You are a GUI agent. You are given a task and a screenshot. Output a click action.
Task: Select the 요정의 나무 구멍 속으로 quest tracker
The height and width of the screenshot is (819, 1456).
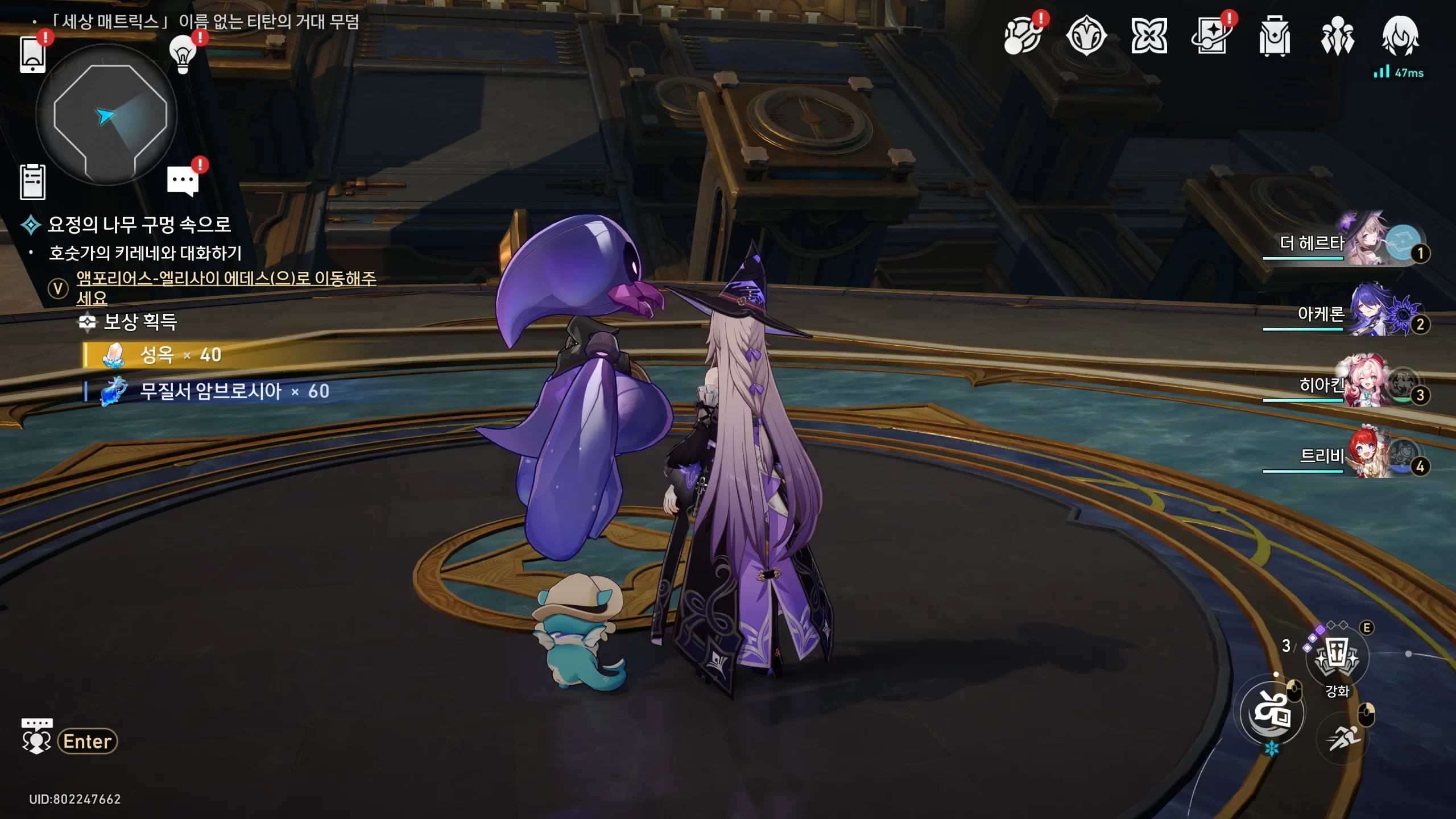(139, 225)
